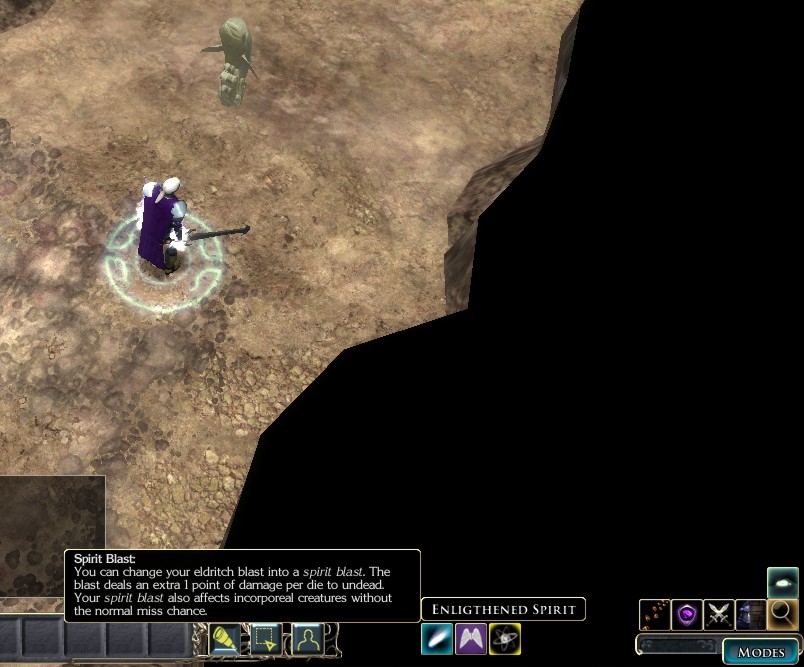Click the glowing eye icon above modes
804x667 pixels.
click(x=782, y=582)
